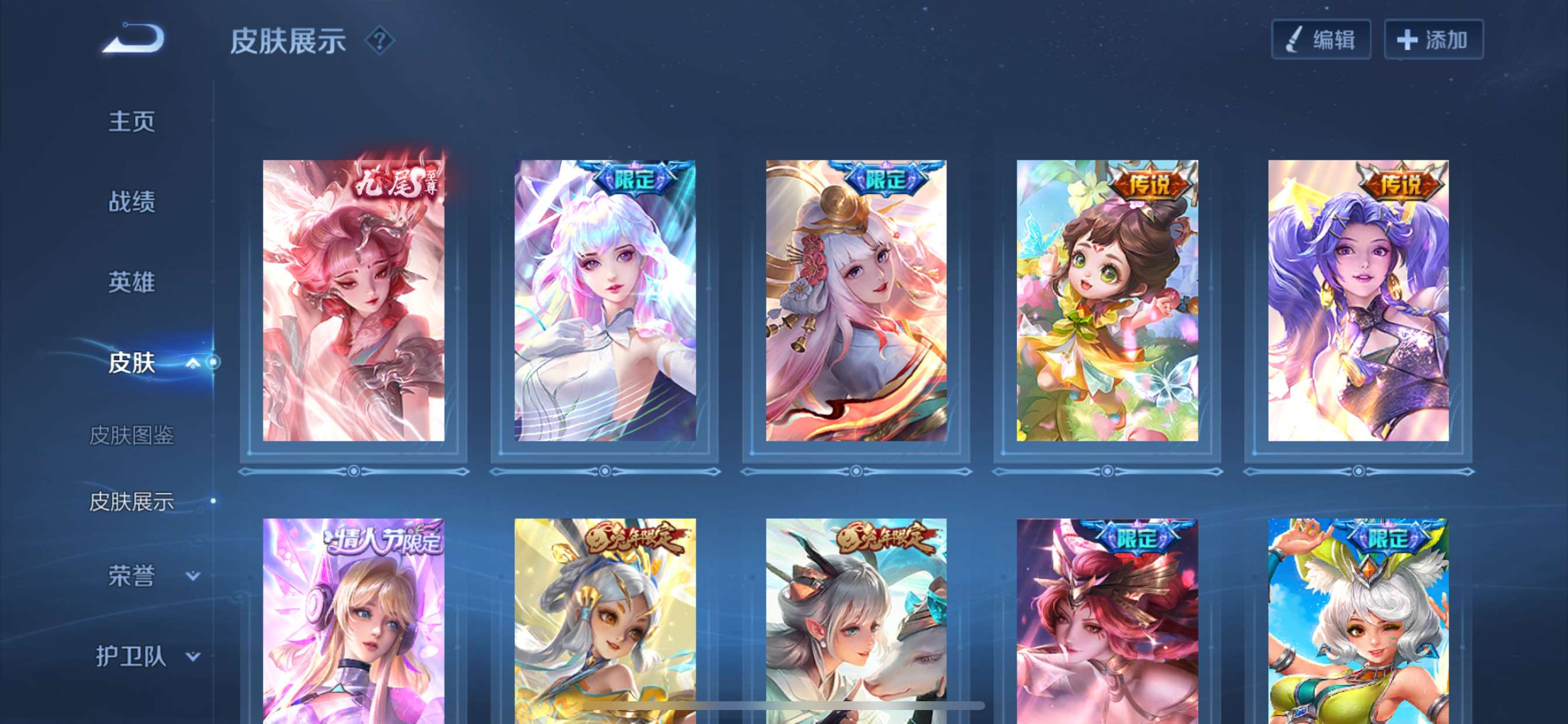Collapse the 皮肤 section
This screenshot has height=724, width=1568.
tap(192, 363)
